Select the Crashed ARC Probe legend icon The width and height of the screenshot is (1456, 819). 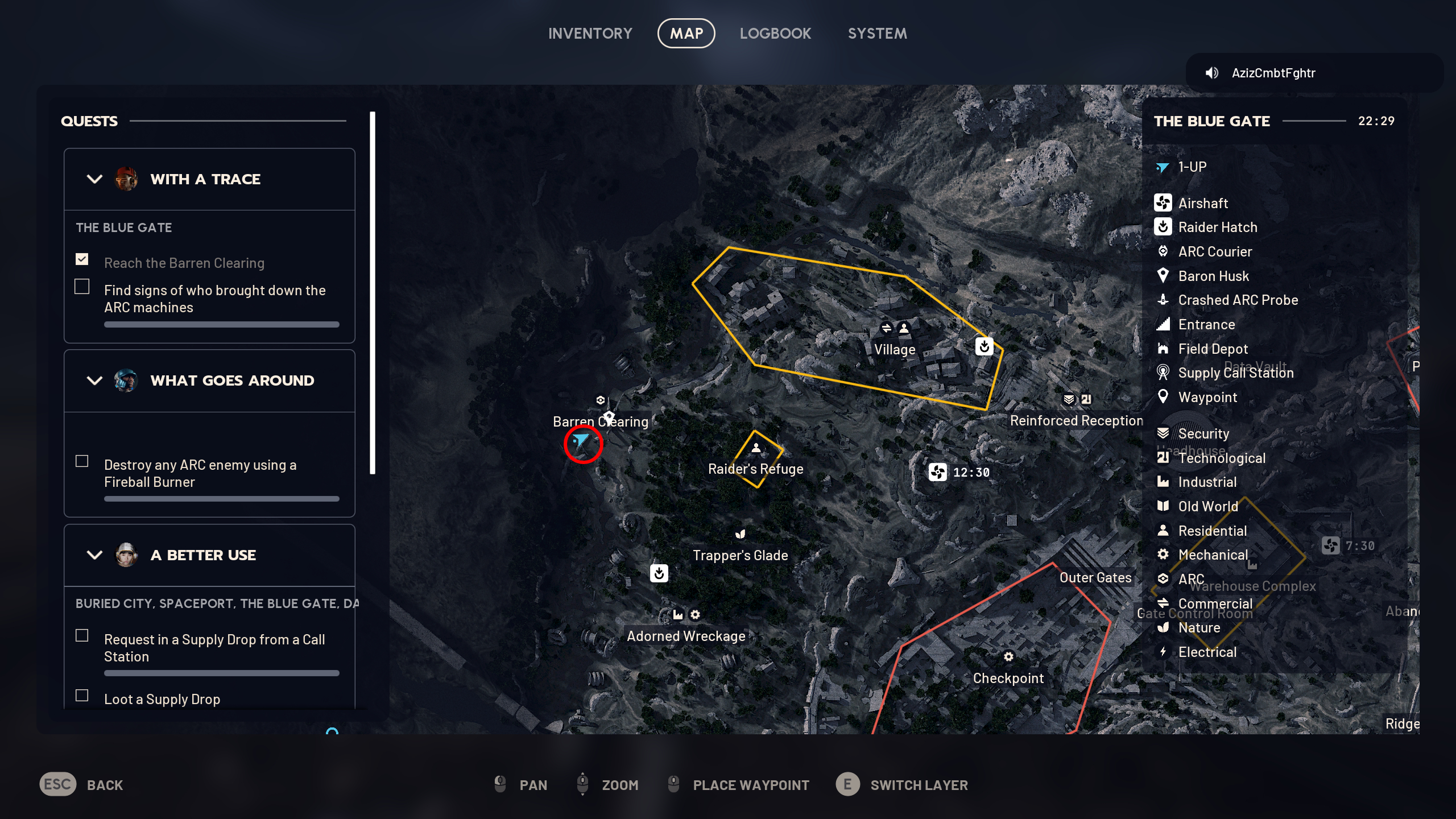click(x=1164, y=300)
